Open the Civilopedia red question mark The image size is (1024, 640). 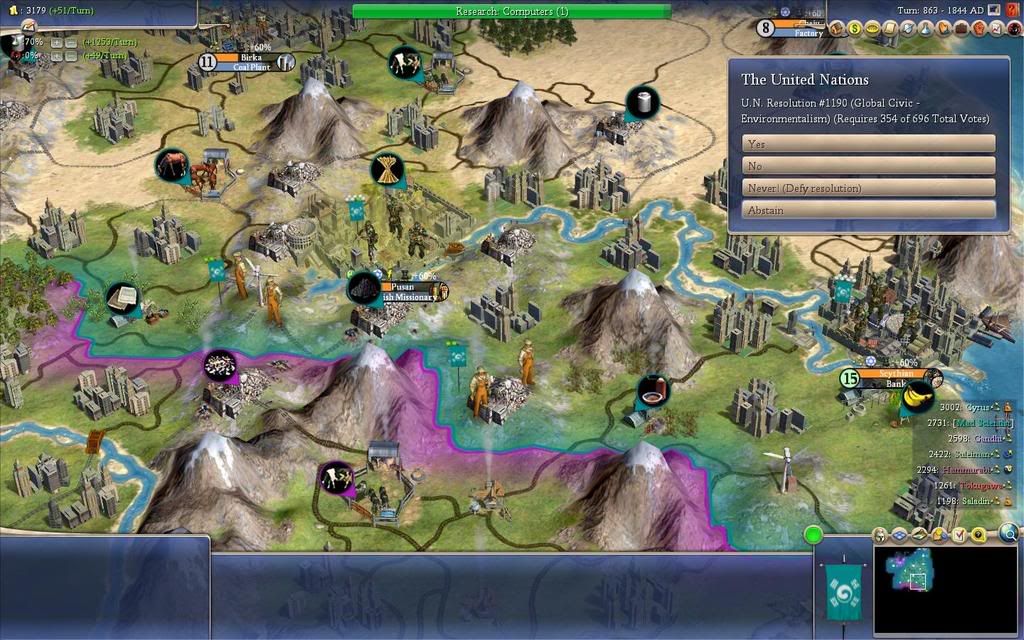coord(1013,10)
